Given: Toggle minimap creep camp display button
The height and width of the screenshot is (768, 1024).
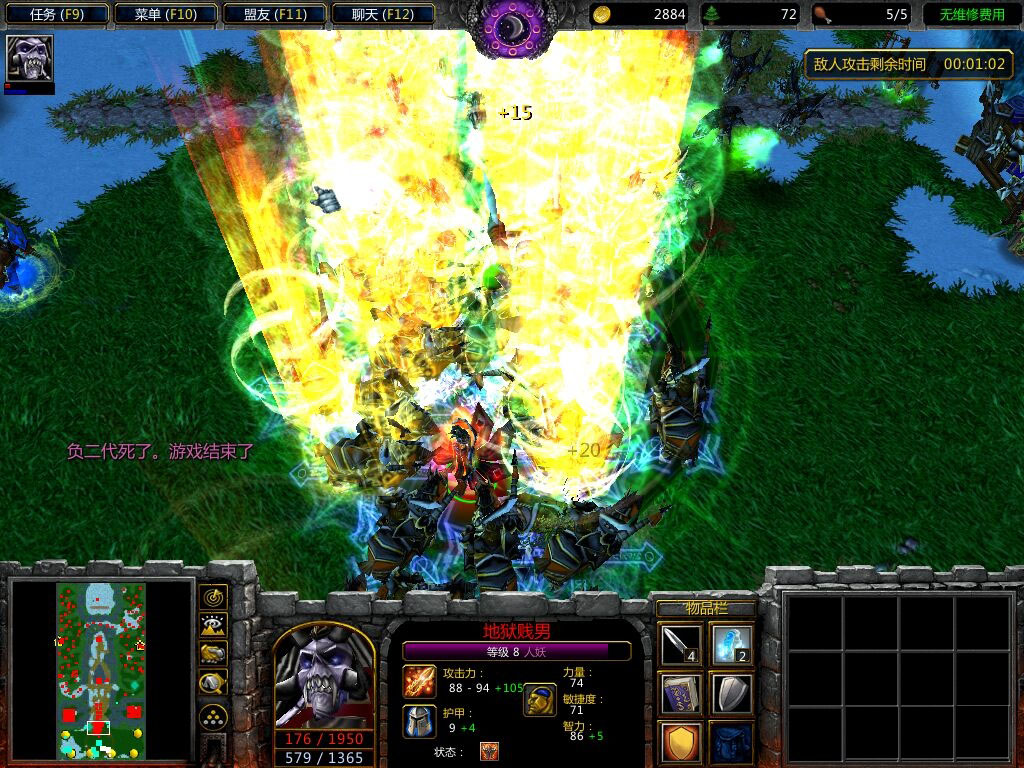Looking at the screenshot, I should coord(213,683).
